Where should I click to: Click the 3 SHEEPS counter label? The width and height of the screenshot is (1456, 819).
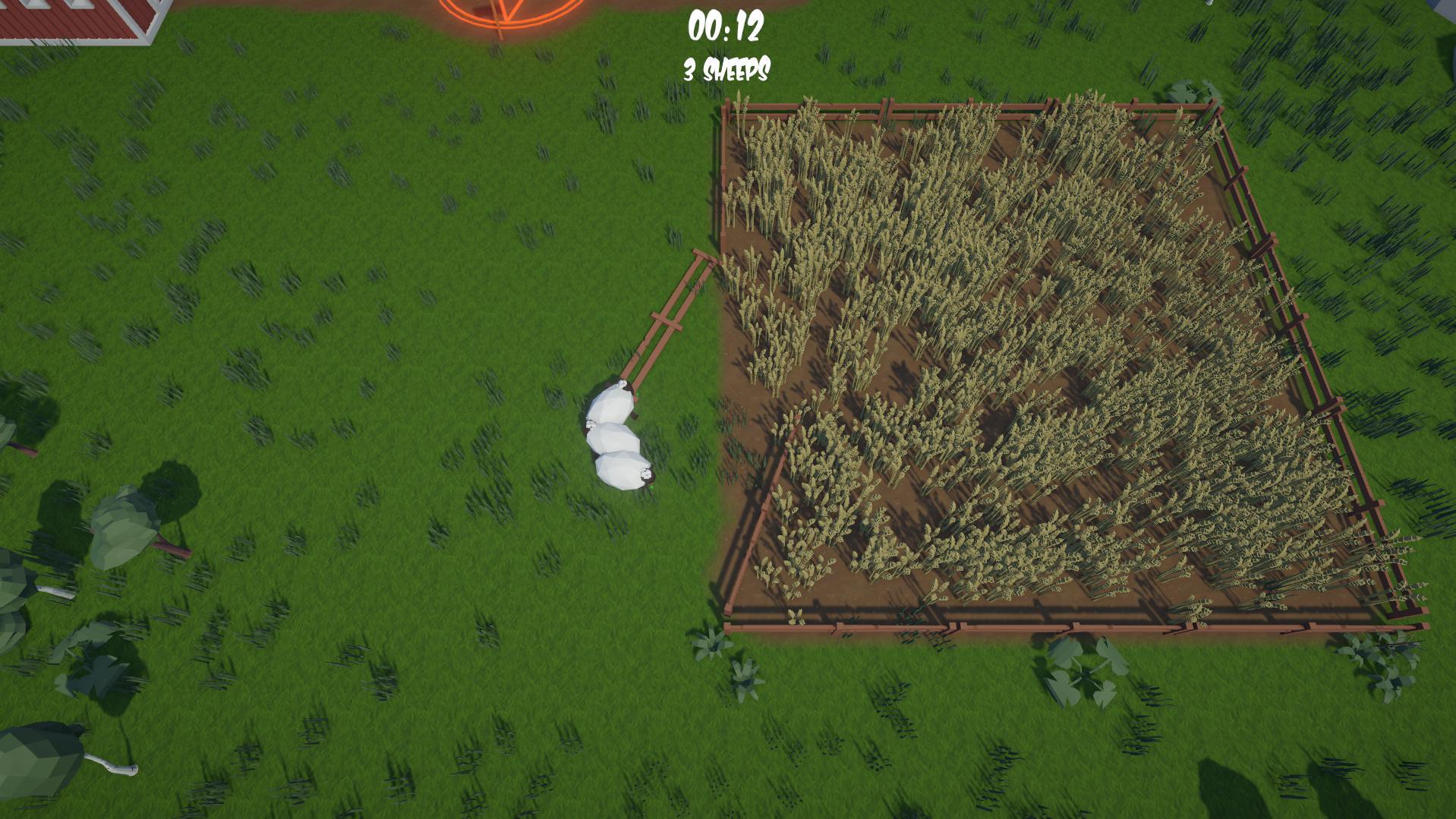point(726,72)
